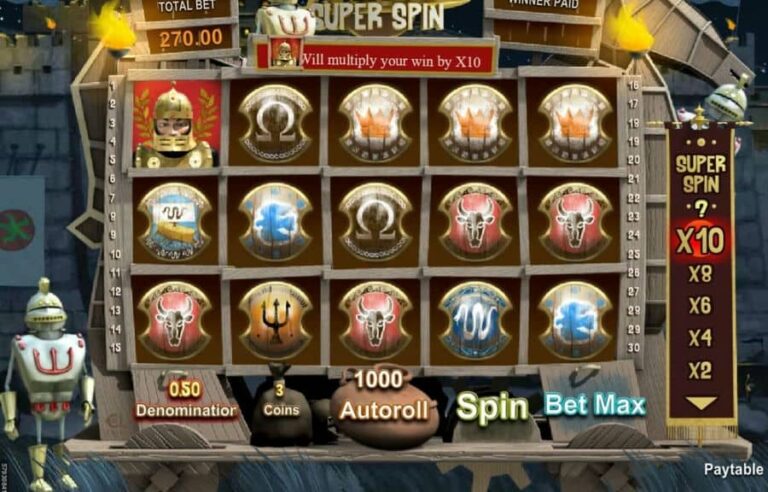This screenshot has width=768, height=492.
Task: Select the X4 Super Spin multiplier
Action: pos(700,338)
